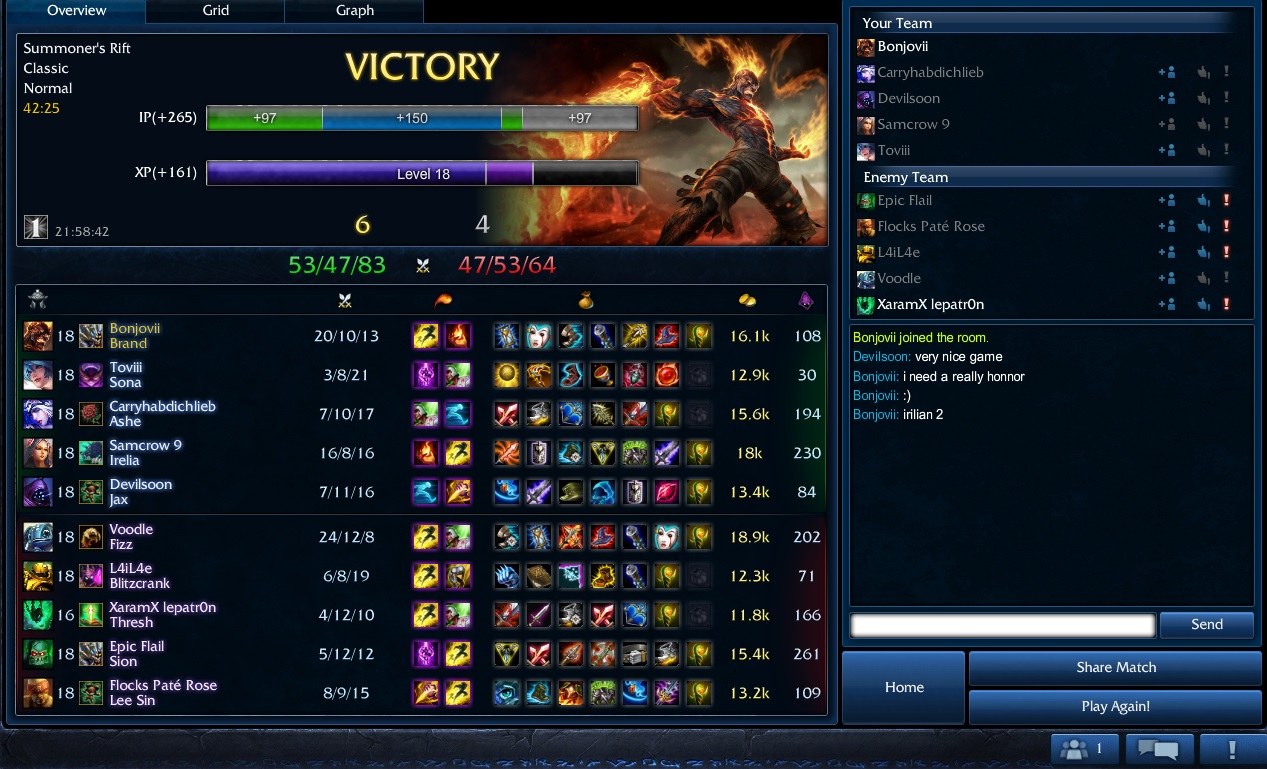
Task: Honor teammate Devilsoon with thumbs up
Action: point(1203,98)
